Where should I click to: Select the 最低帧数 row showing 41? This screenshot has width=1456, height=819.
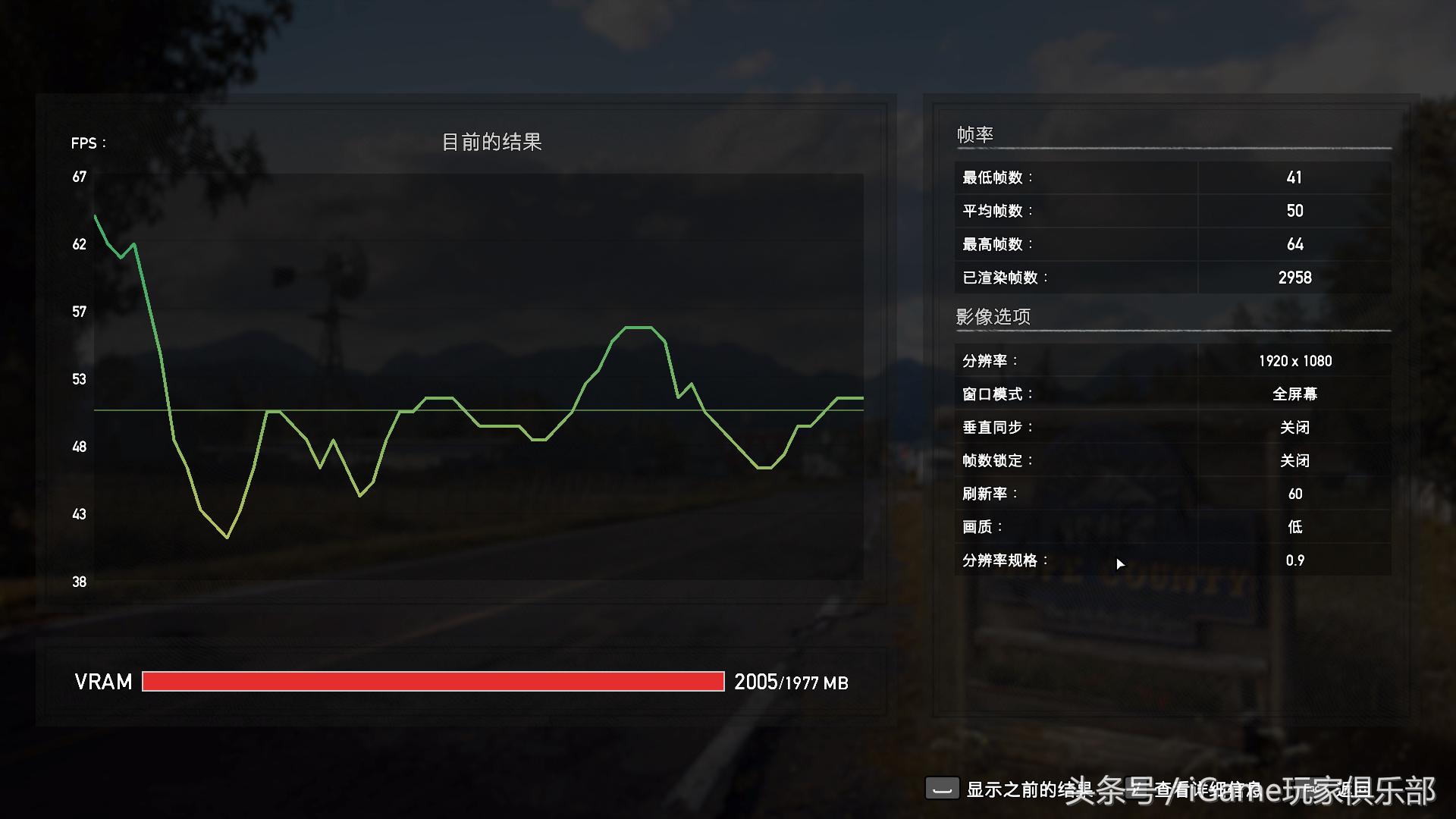(x=1294, y=177)
